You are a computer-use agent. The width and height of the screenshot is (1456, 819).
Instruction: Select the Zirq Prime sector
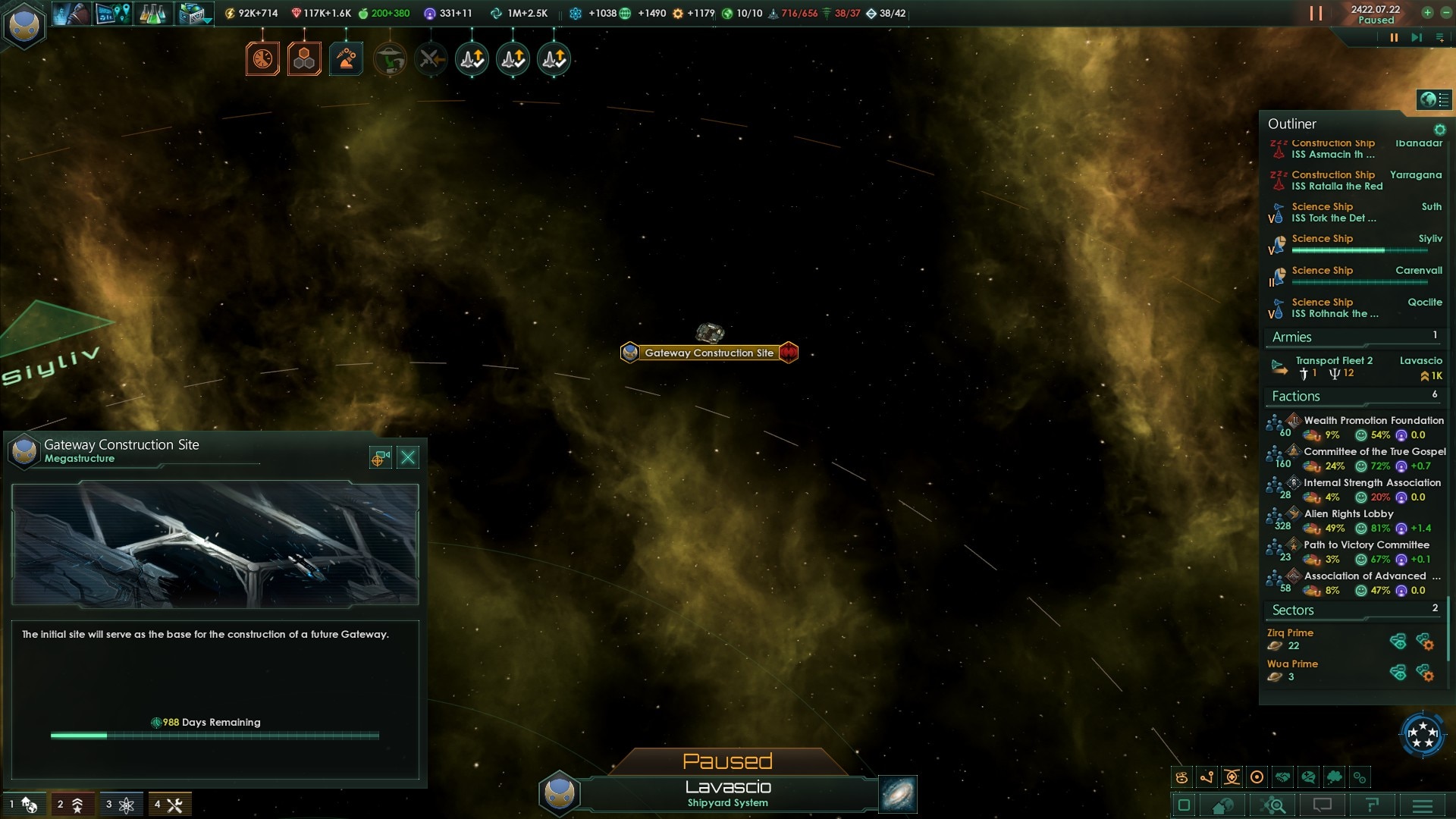click(x=1291, y=632)
